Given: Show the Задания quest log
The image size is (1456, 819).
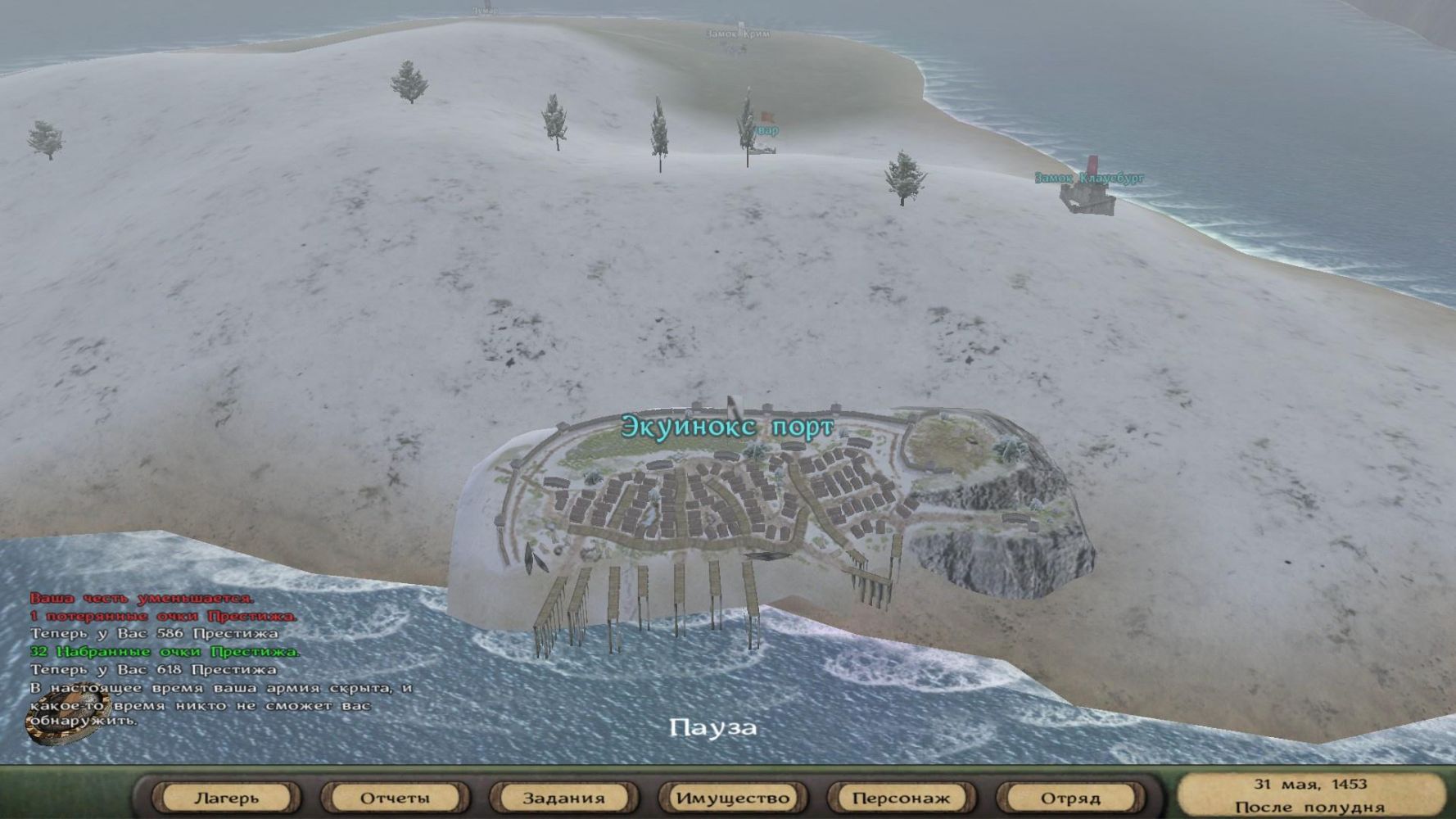Looking at the screenshot, I should click(x=563, y=797).
